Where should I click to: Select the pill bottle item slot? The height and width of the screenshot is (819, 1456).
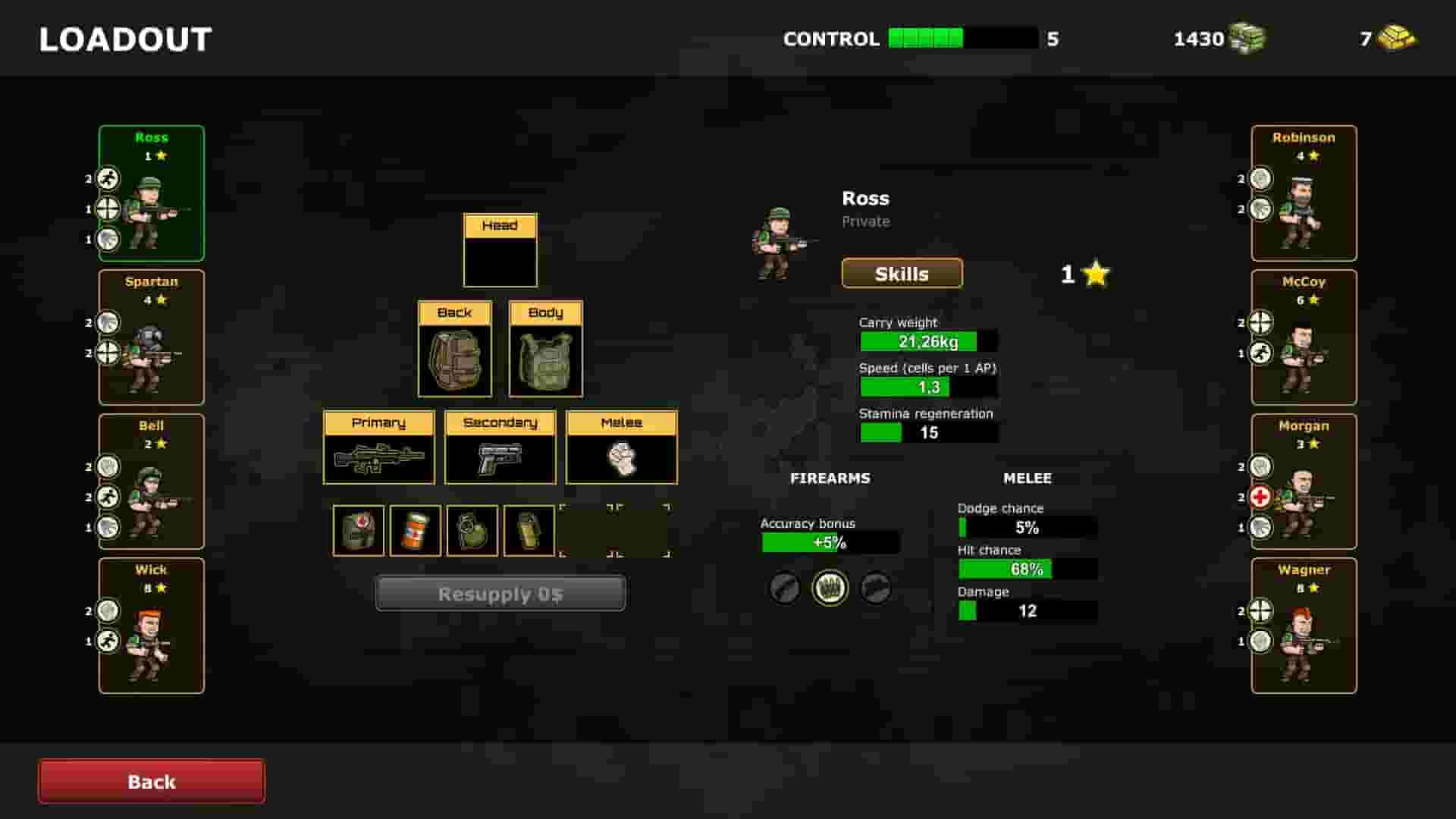pos(414,531)
